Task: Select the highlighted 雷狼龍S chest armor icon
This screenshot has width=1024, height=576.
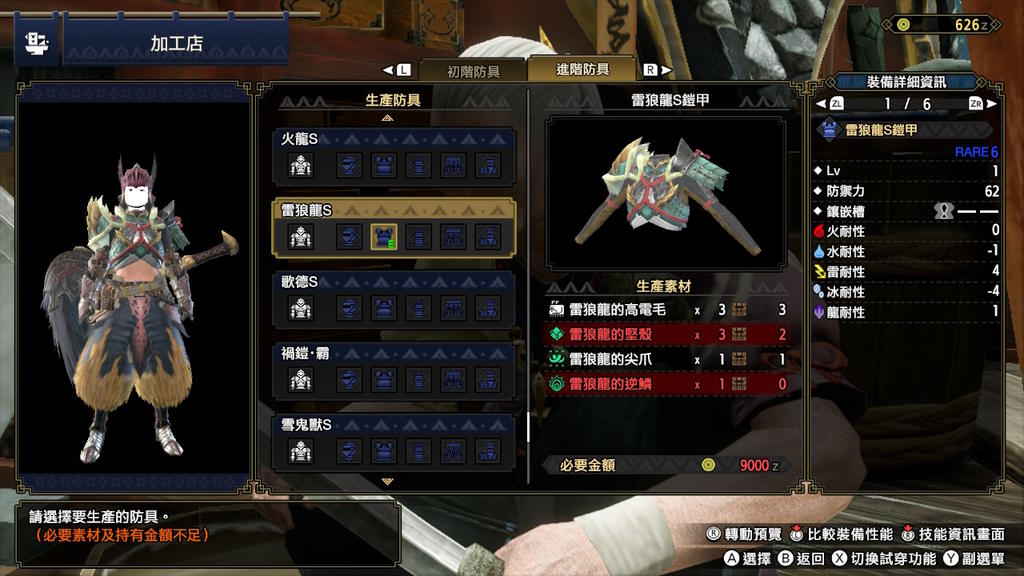Action: click(x=384, y=237)
